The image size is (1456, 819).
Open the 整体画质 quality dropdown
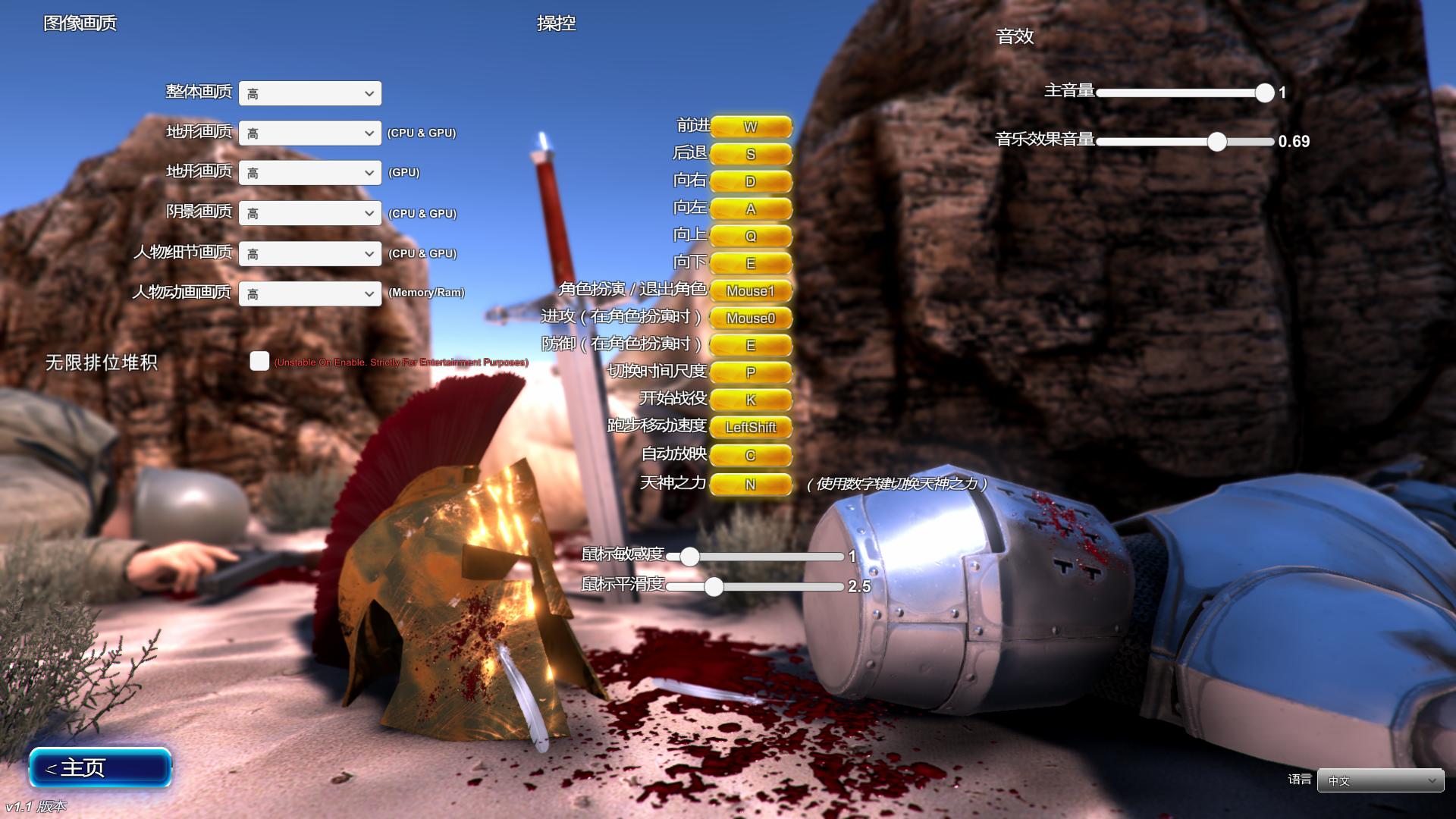tap(310, 93)
